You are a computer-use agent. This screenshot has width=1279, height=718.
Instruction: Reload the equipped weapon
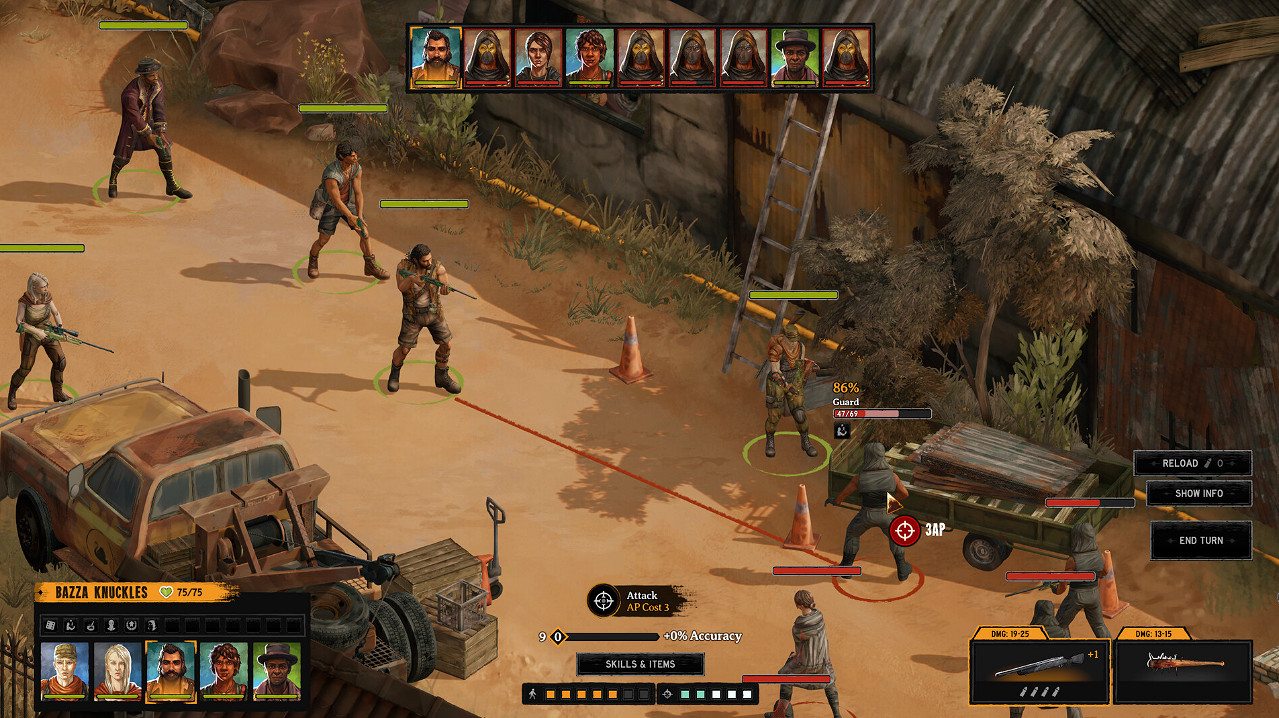[x=1191, y=463]
